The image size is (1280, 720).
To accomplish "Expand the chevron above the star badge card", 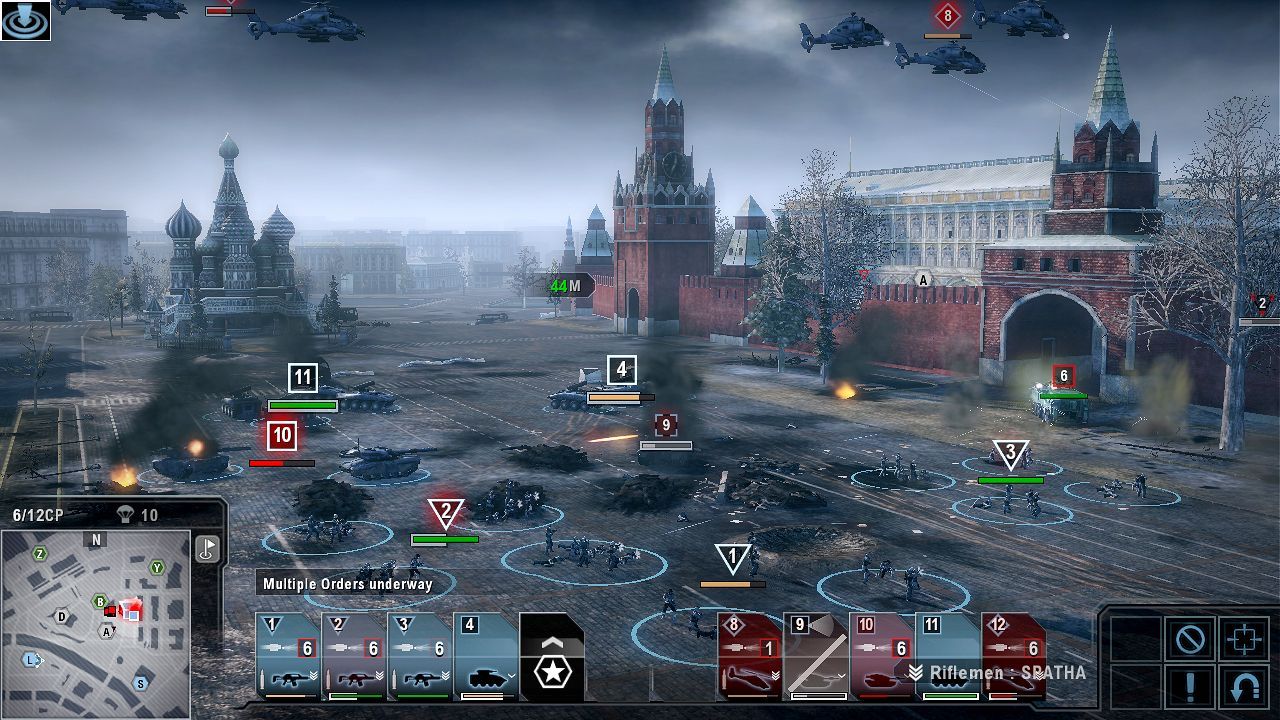I will click(x=552, y=642).
